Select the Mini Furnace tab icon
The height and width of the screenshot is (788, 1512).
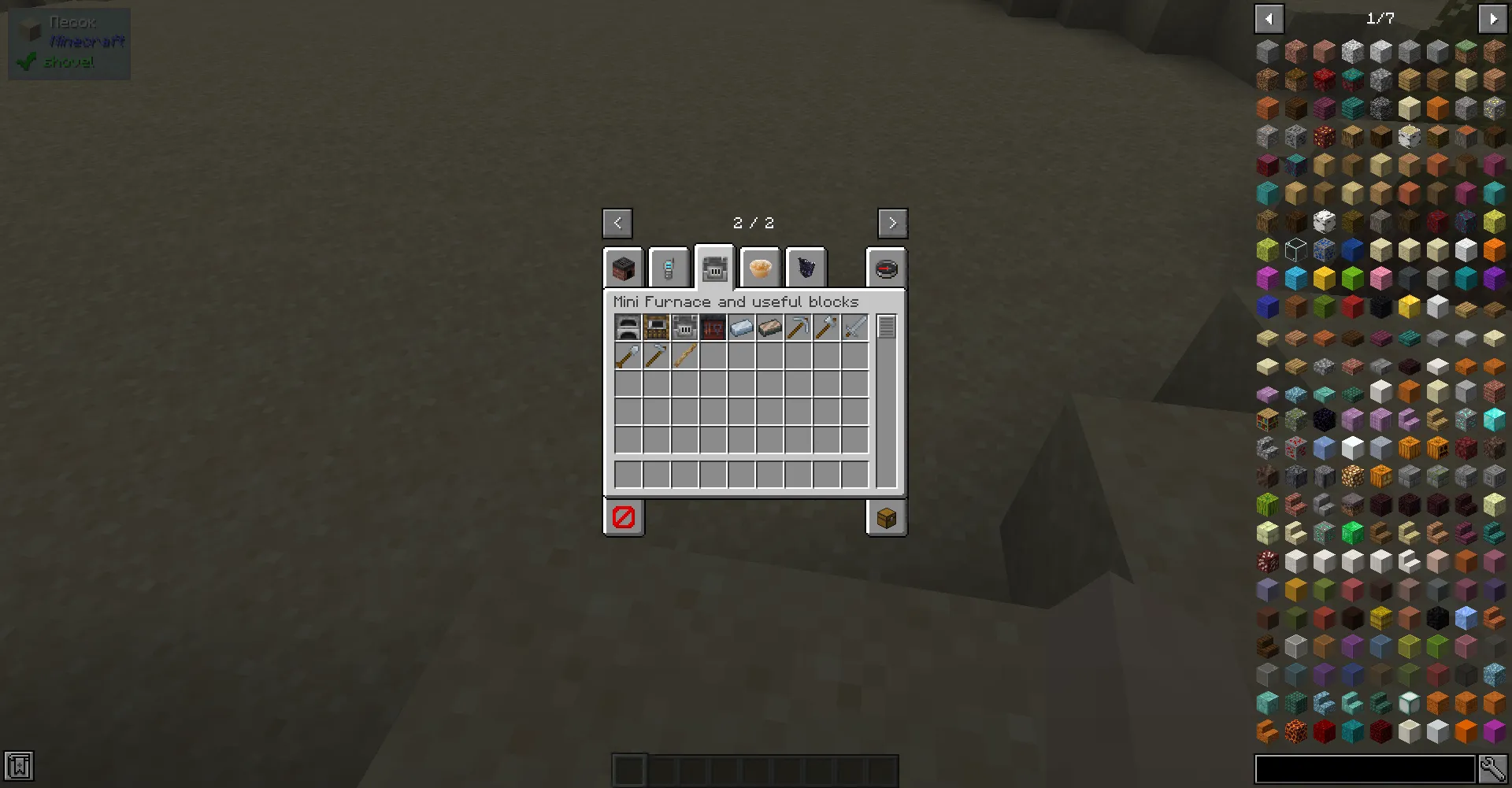click(714, 268)
